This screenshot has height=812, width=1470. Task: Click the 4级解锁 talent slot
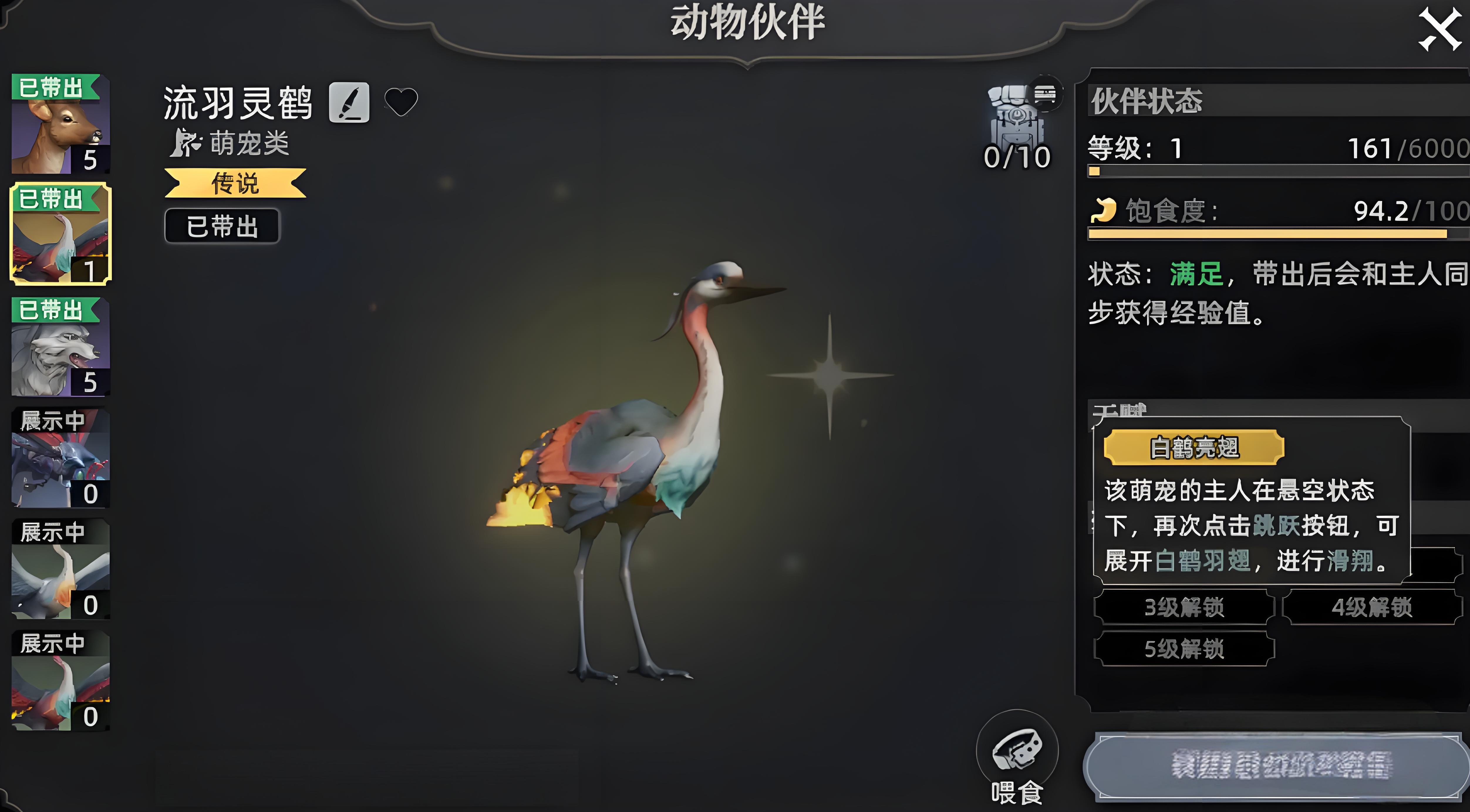(1372, 607)
